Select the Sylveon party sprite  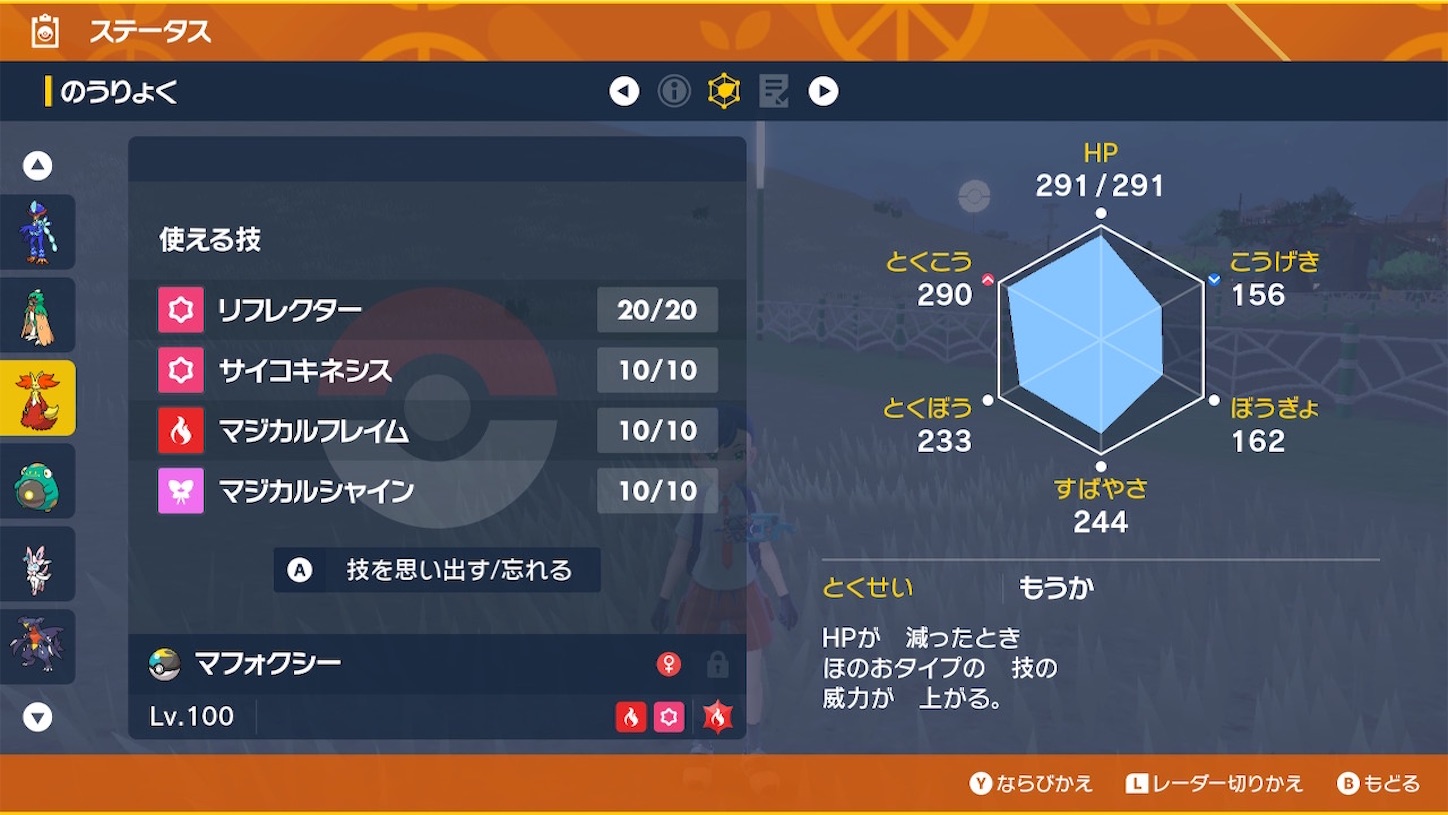click(38, 564)
